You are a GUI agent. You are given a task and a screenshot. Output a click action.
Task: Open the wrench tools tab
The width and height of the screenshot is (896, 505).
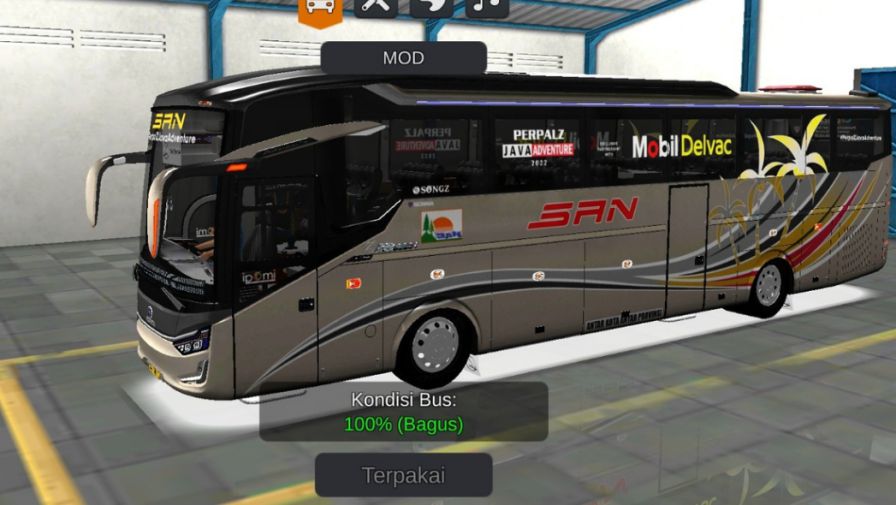(376, 7)
